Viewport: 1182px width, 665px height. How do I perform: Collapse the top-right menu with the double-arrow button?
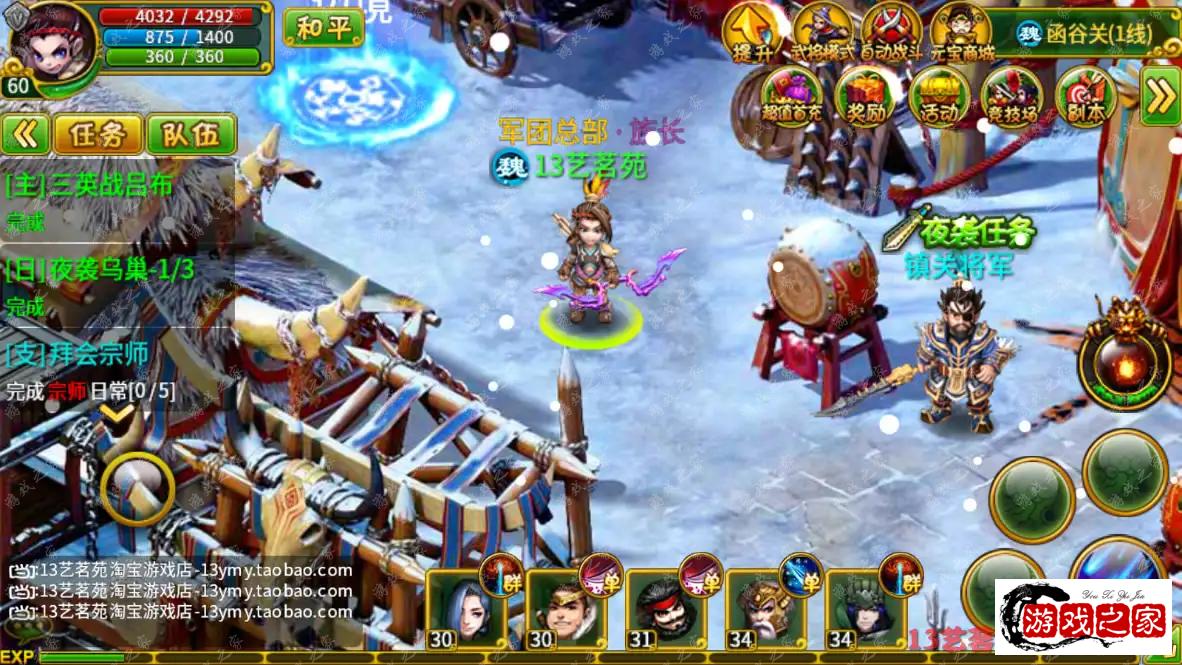[1160, 96]
